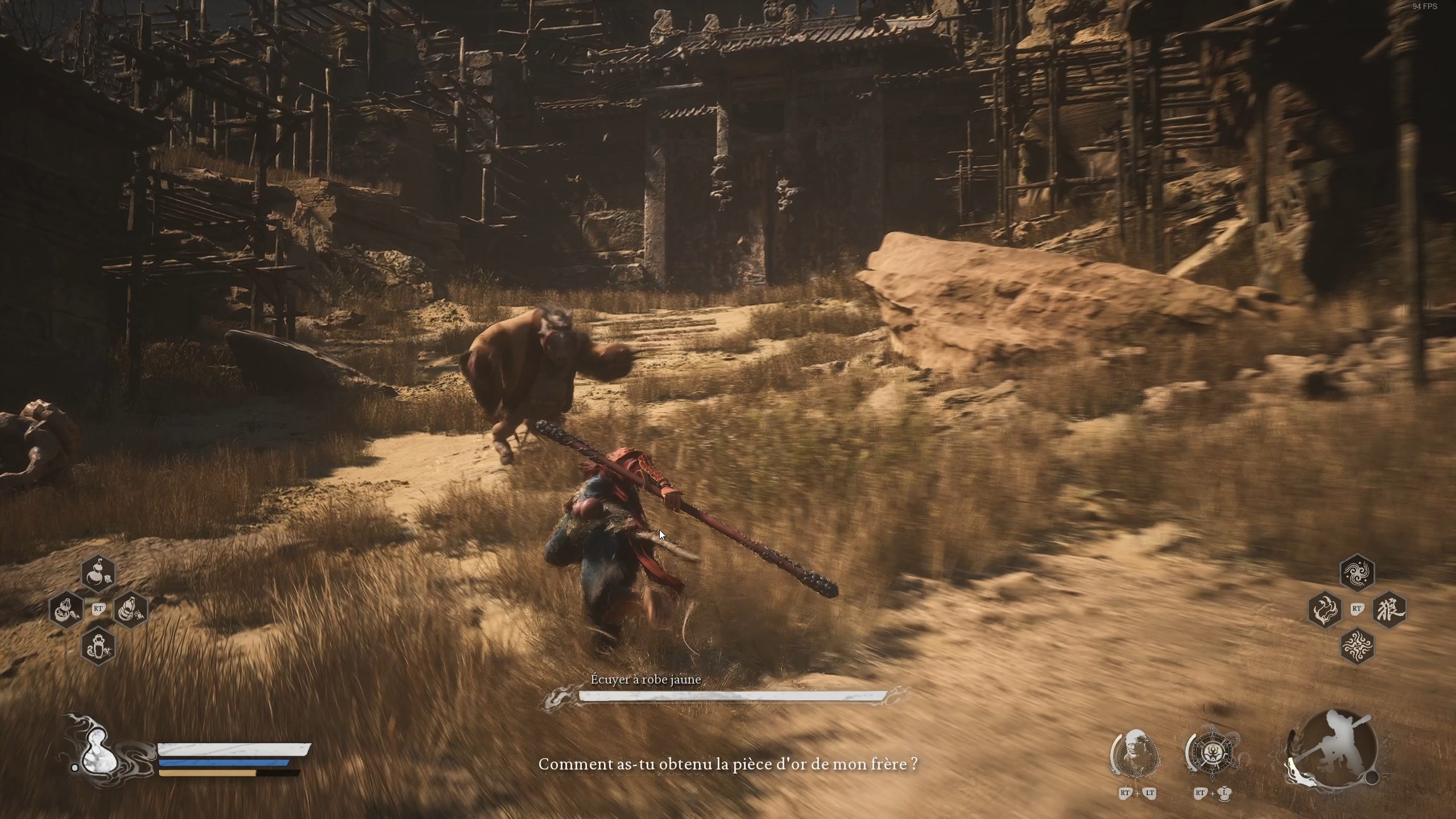
Task: Click the boss name Écuyer à robe jaune
Action: [646, 679]
